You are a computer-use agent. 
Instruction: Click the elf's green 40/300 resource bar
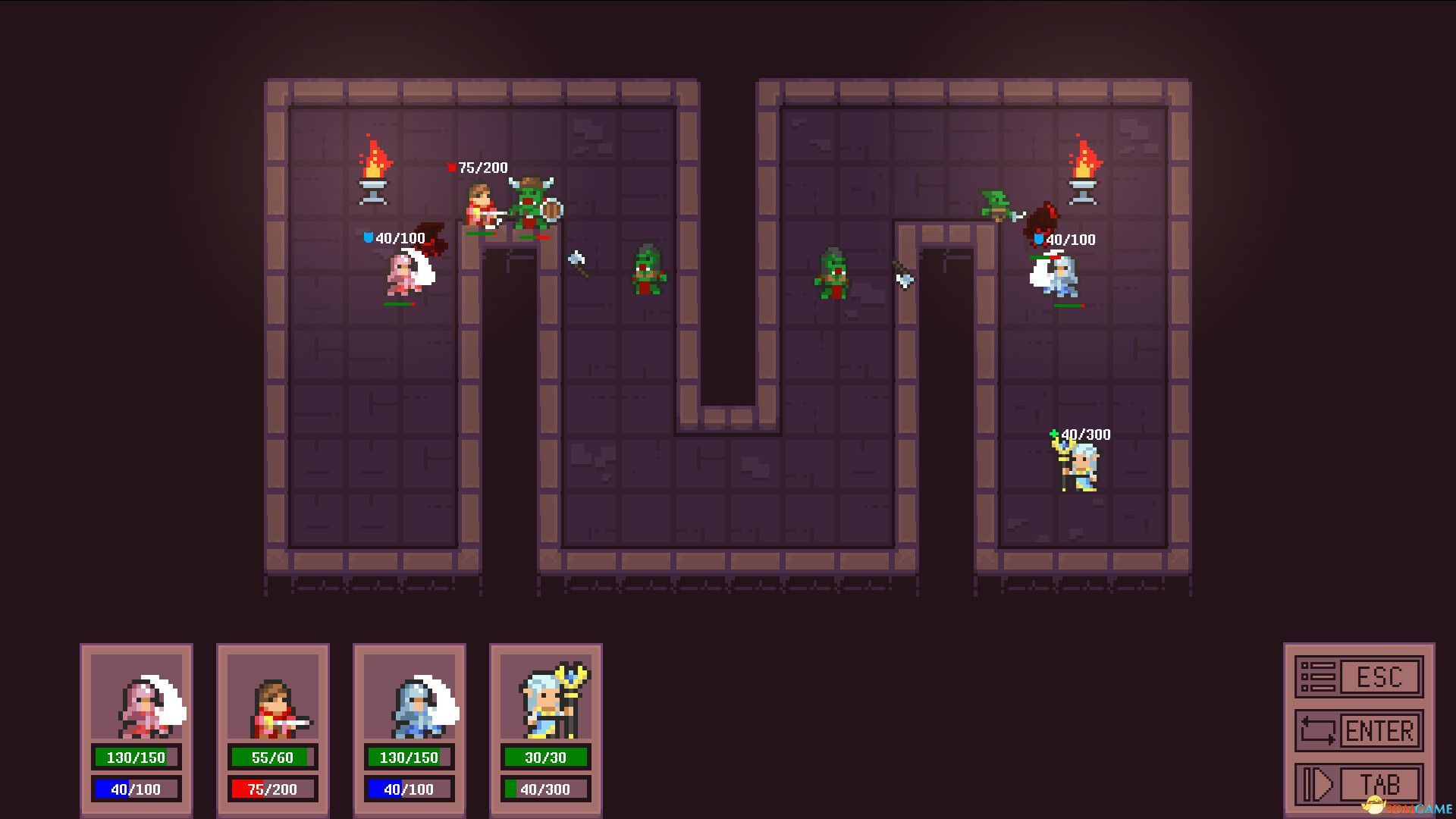545,789
